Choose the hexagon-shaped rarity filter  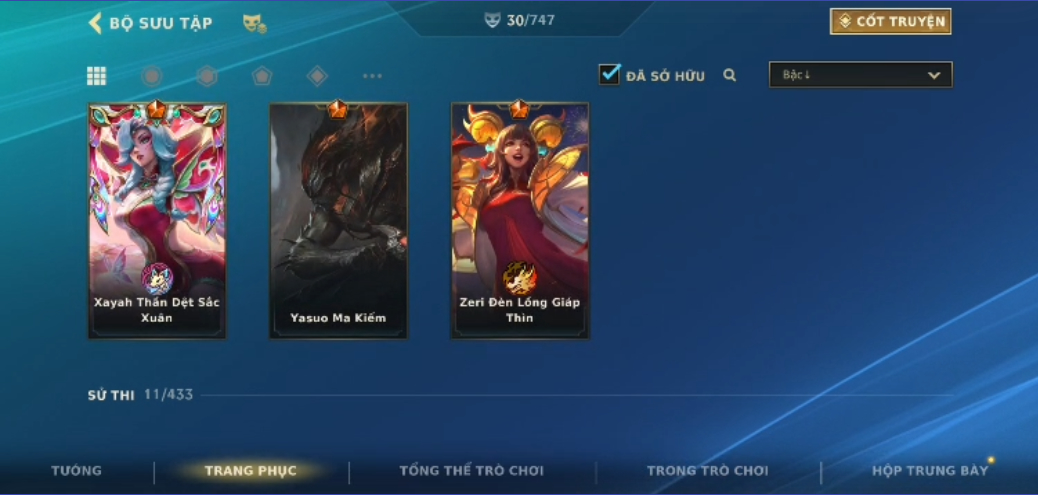pyautogui.click(x=207, y=76)
